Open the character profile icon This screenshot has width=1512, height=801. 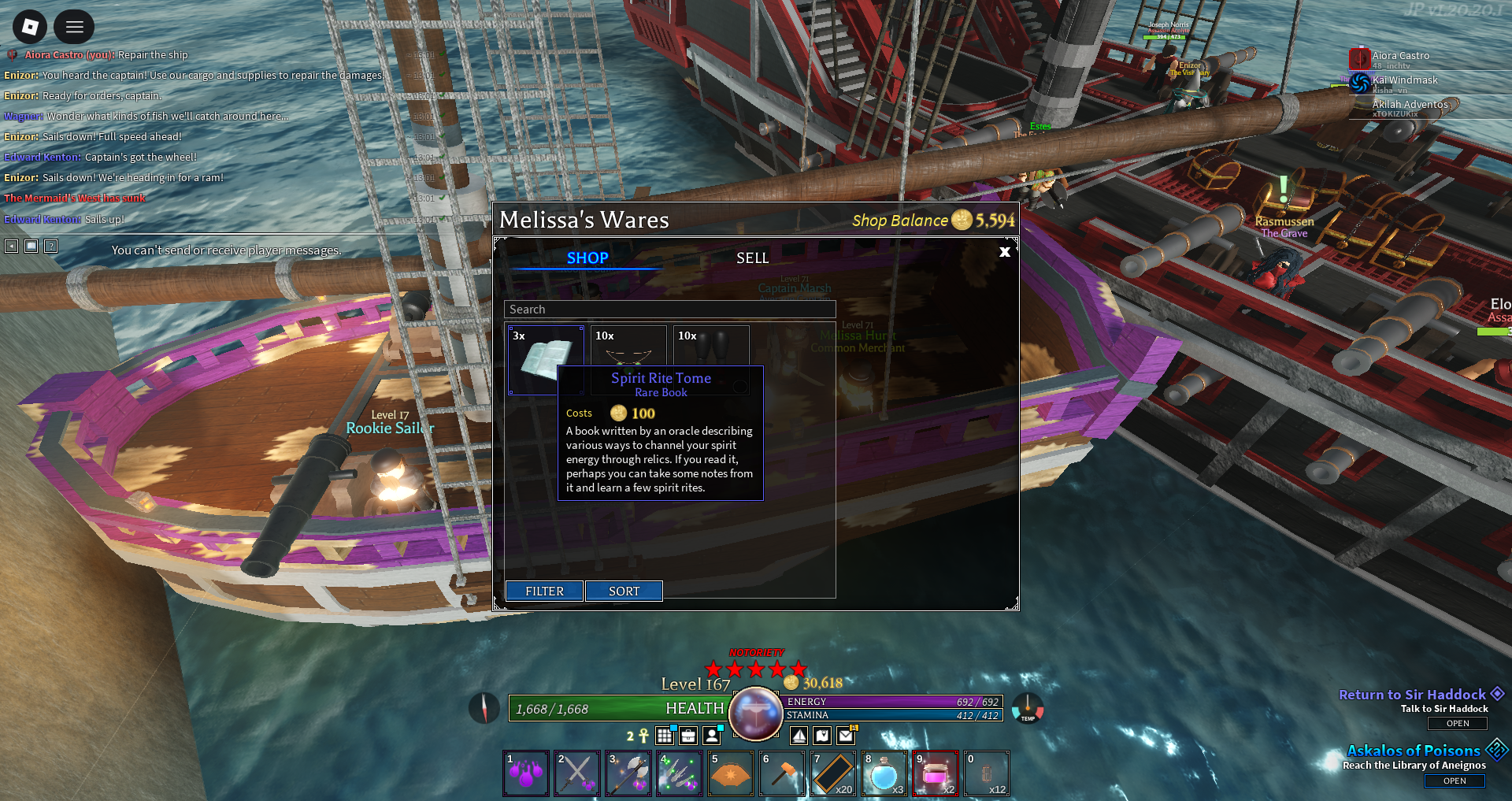712,736
